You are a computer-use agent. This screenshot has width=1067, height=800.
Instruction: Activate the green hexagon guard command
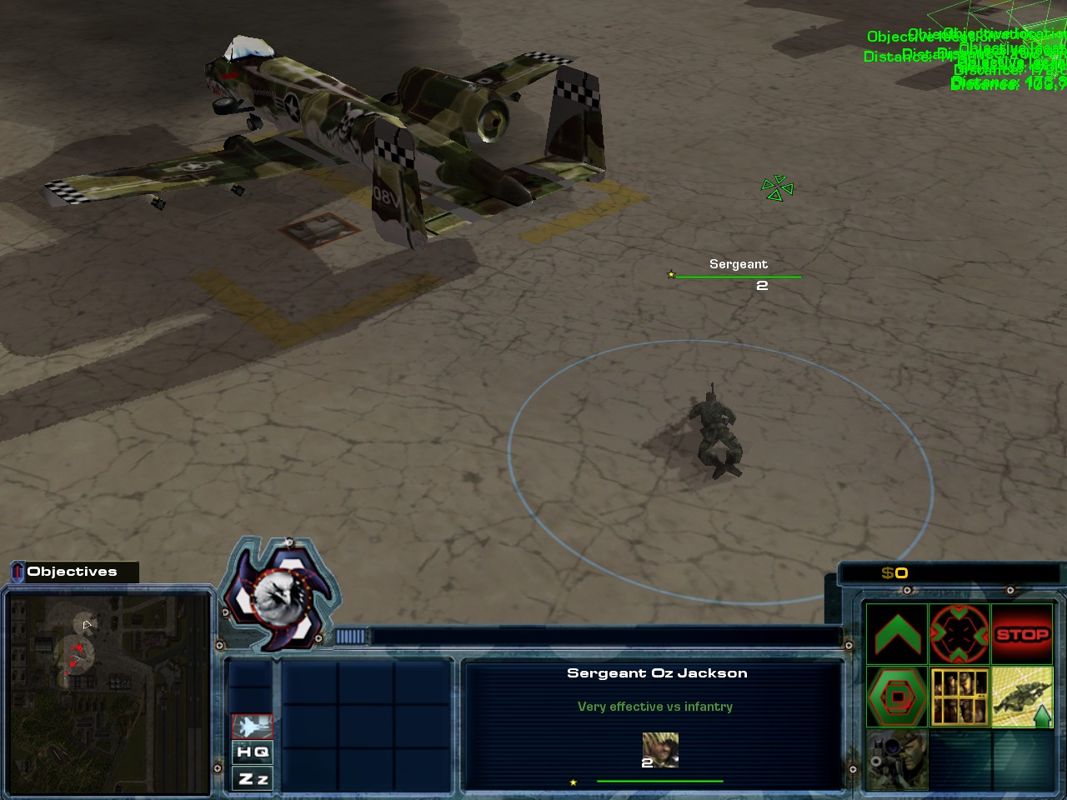tap(896, 696)
